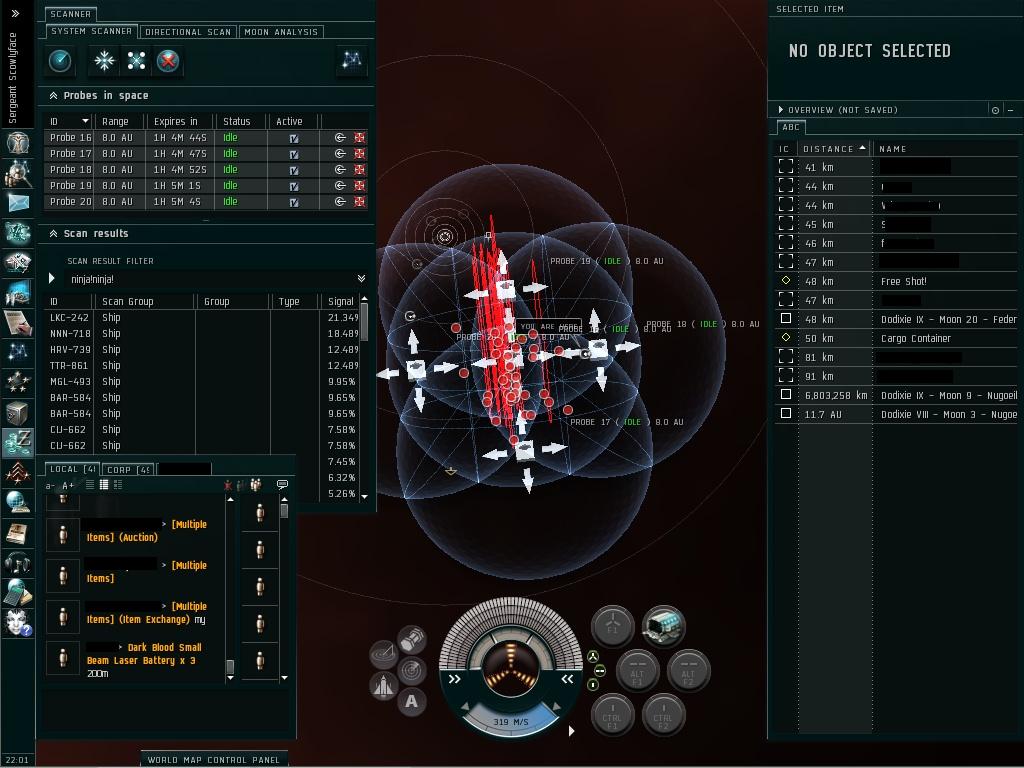Select the Cargo Container in the overview
This screenshot has width=1024, height=768.
pos(916,338)
